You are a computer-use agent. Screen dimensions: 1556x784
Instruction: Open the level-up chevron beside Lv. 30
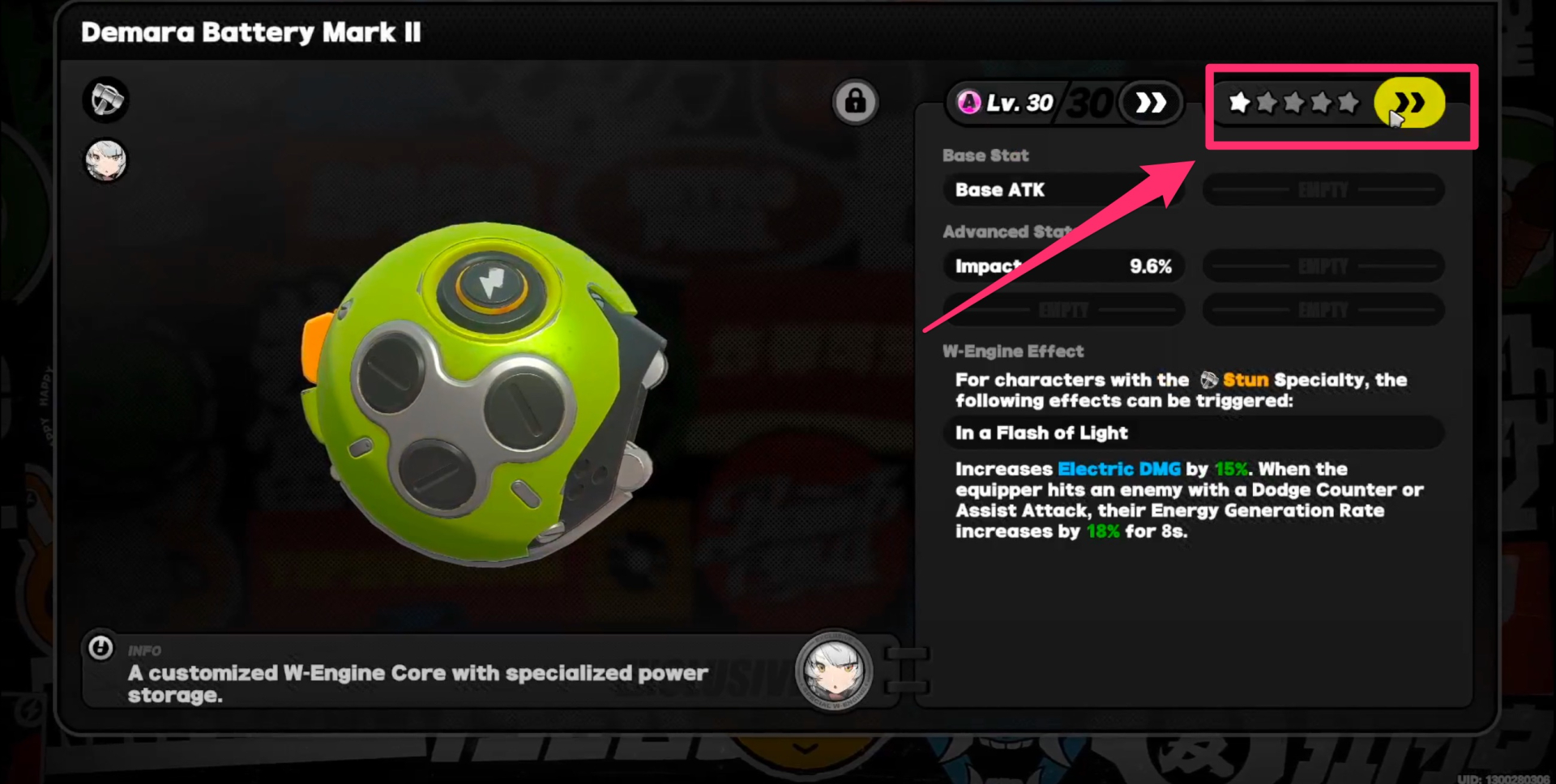pyautogui.click(x=1151, y=102)
